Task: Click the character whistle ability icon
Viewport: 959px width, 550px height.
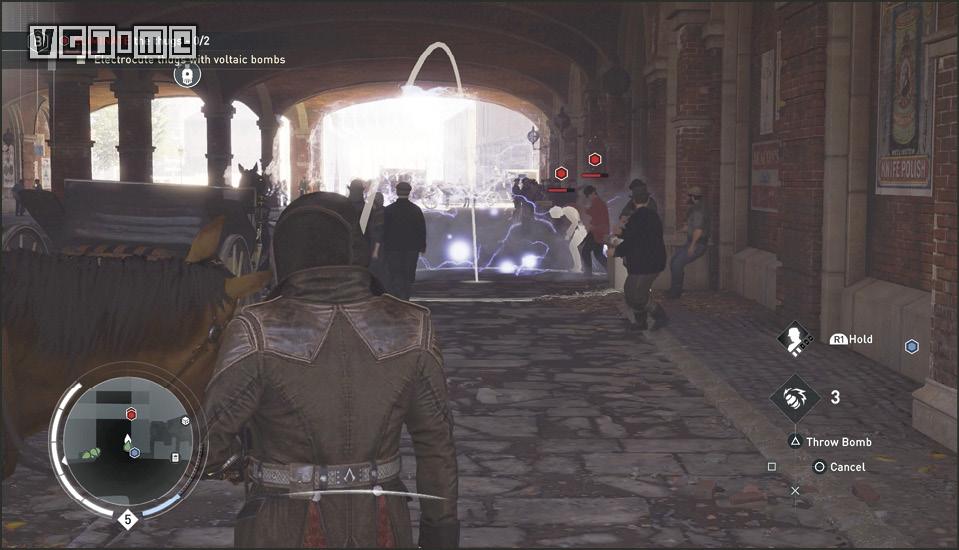Action: click(x=796, y=339)
